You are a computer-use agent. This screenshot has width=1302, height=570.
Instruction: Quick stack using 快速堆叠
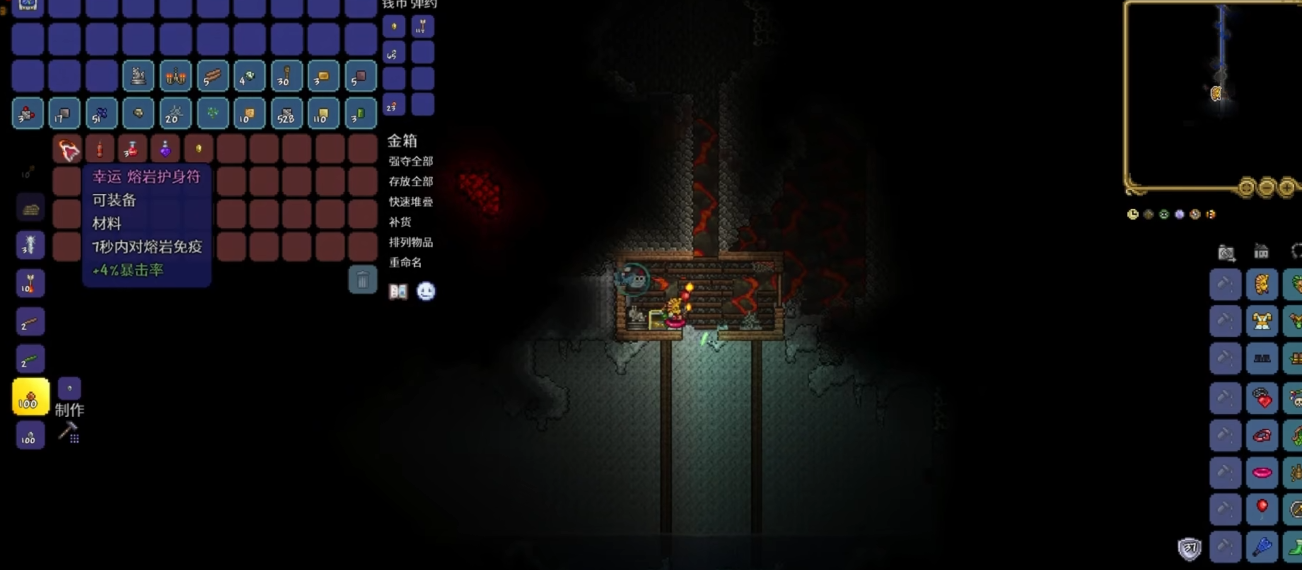pos(411,201)
